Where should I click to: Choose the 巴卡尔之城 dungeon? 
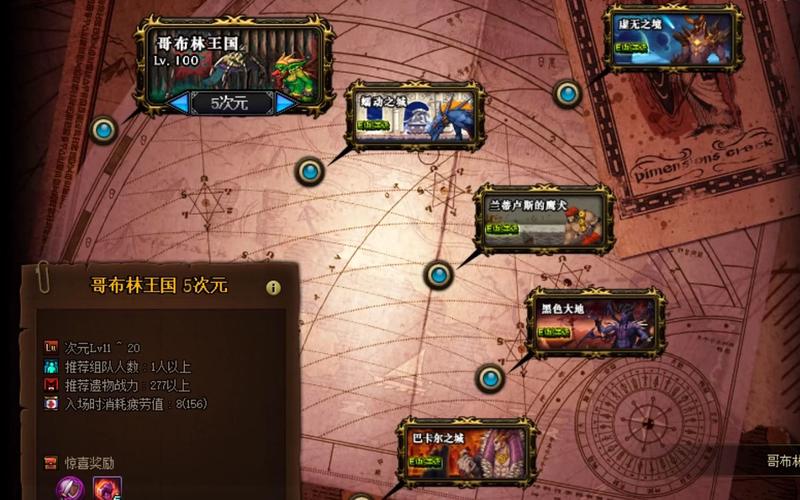pyautogui.click(x=466, y=453)
